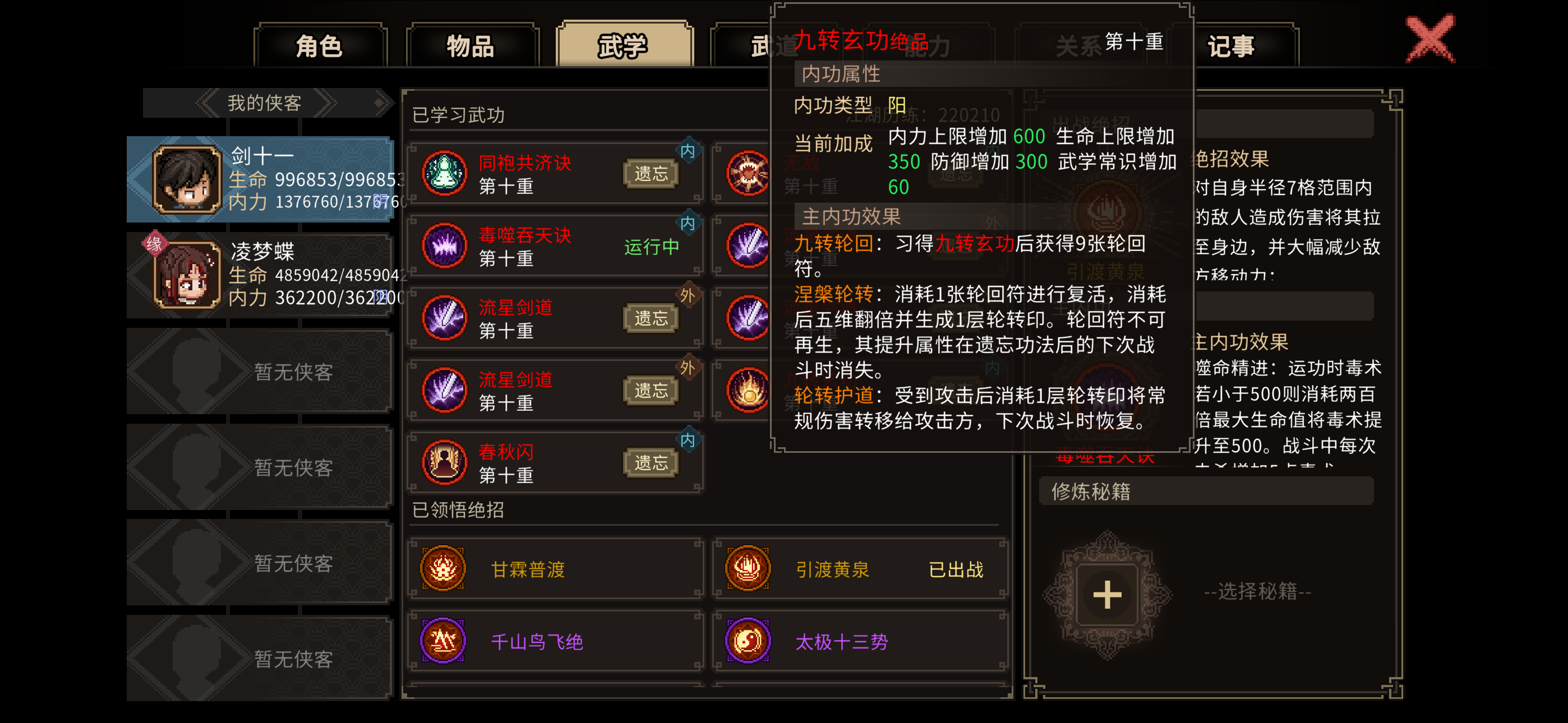Select the 引渡黄泉 ultimate skill icon

(748, 569)
